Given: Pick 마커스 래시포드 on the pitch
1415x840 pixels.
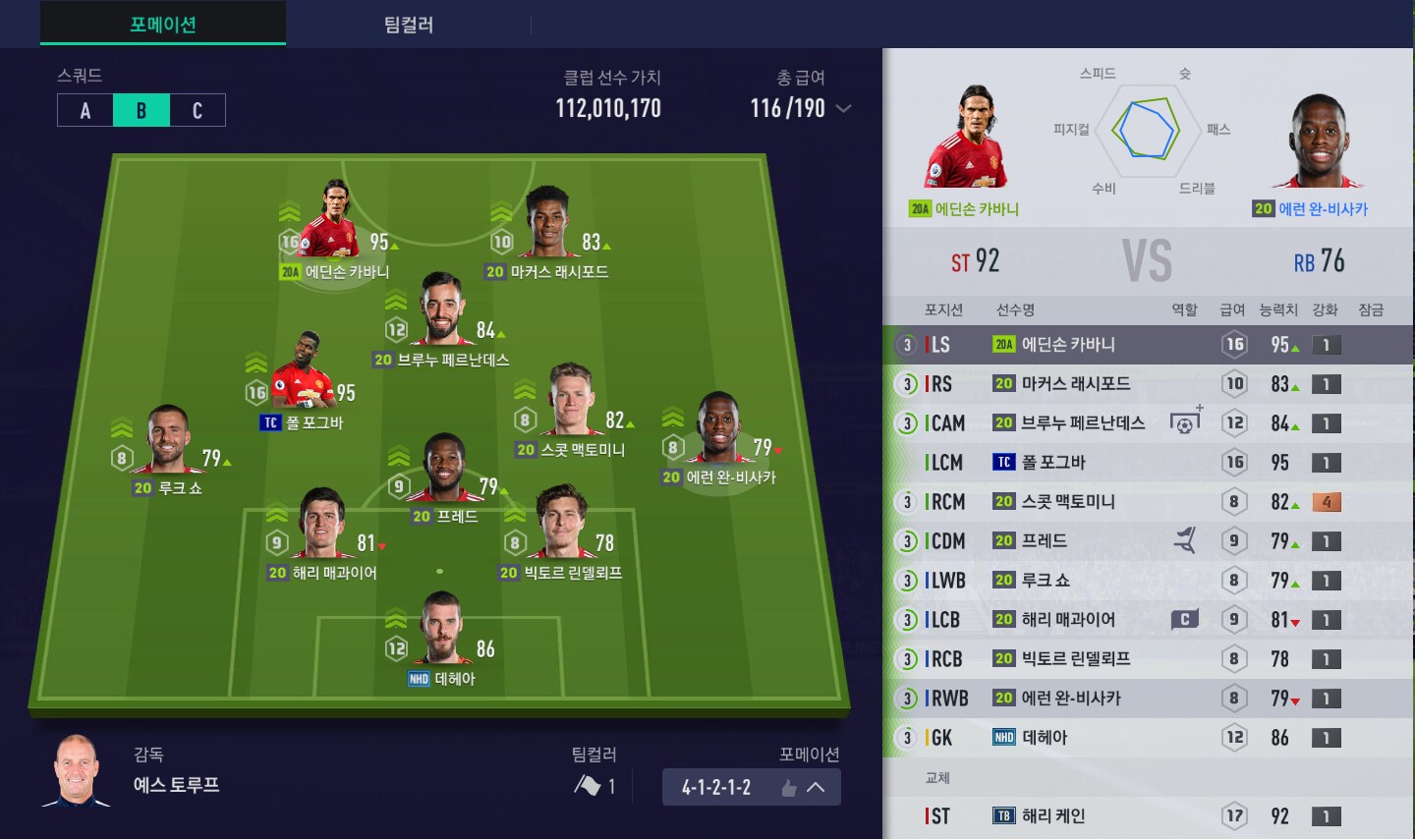Looking at the screenshot, I should tap(546, 228).
